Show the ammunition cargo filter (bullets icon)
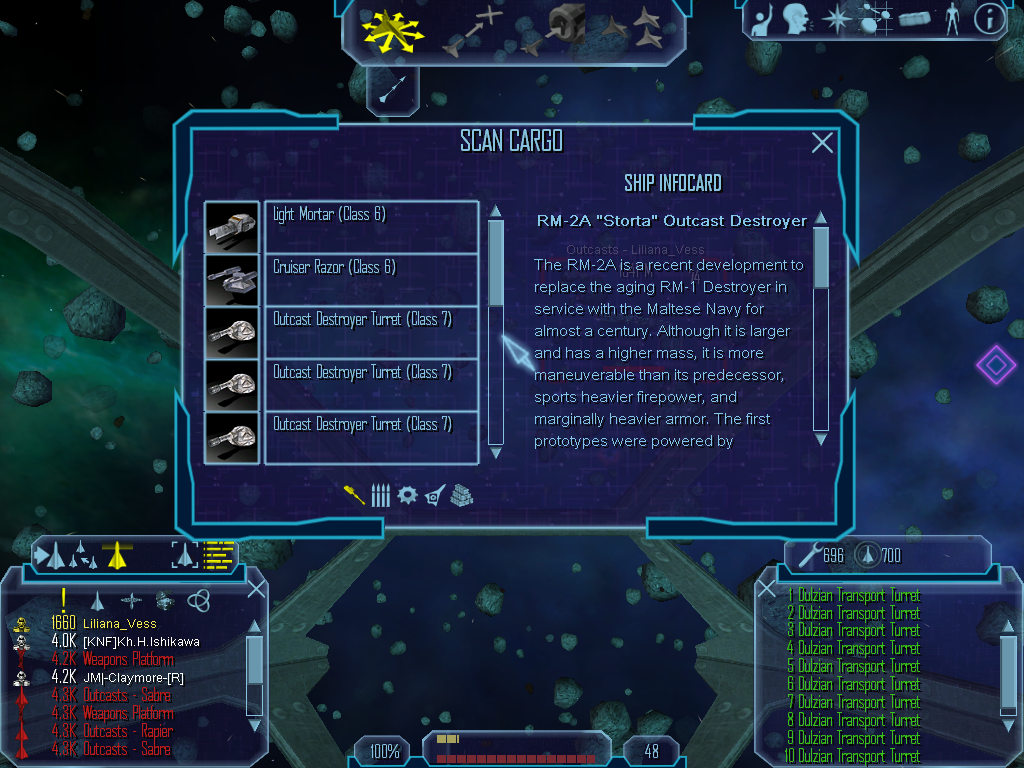Screen dimensions: 1024x768 click(x=380, y=495)
